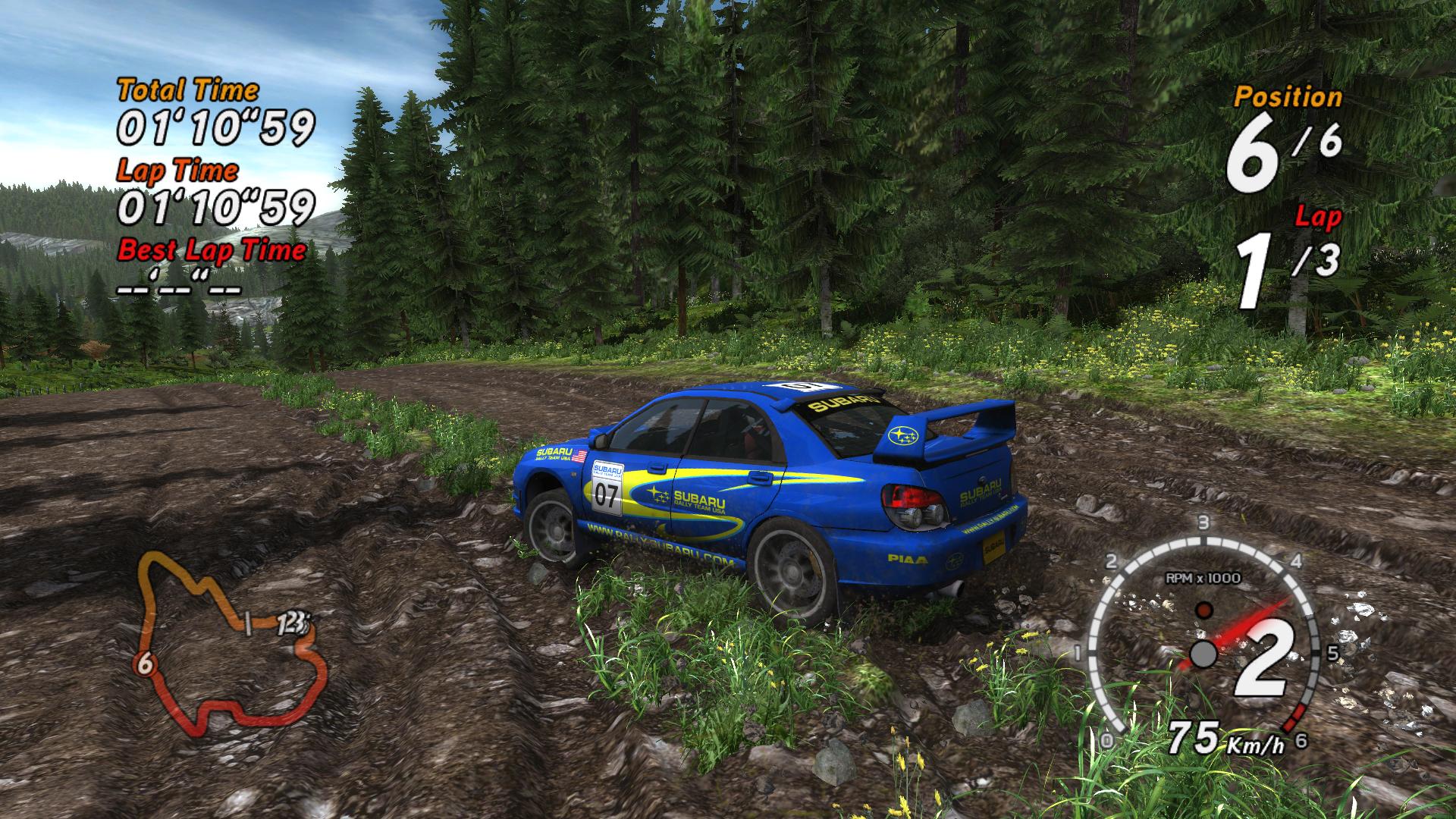Select the number 6 marker on the minimap
The image size is (1456, 819).
[146, 665]
